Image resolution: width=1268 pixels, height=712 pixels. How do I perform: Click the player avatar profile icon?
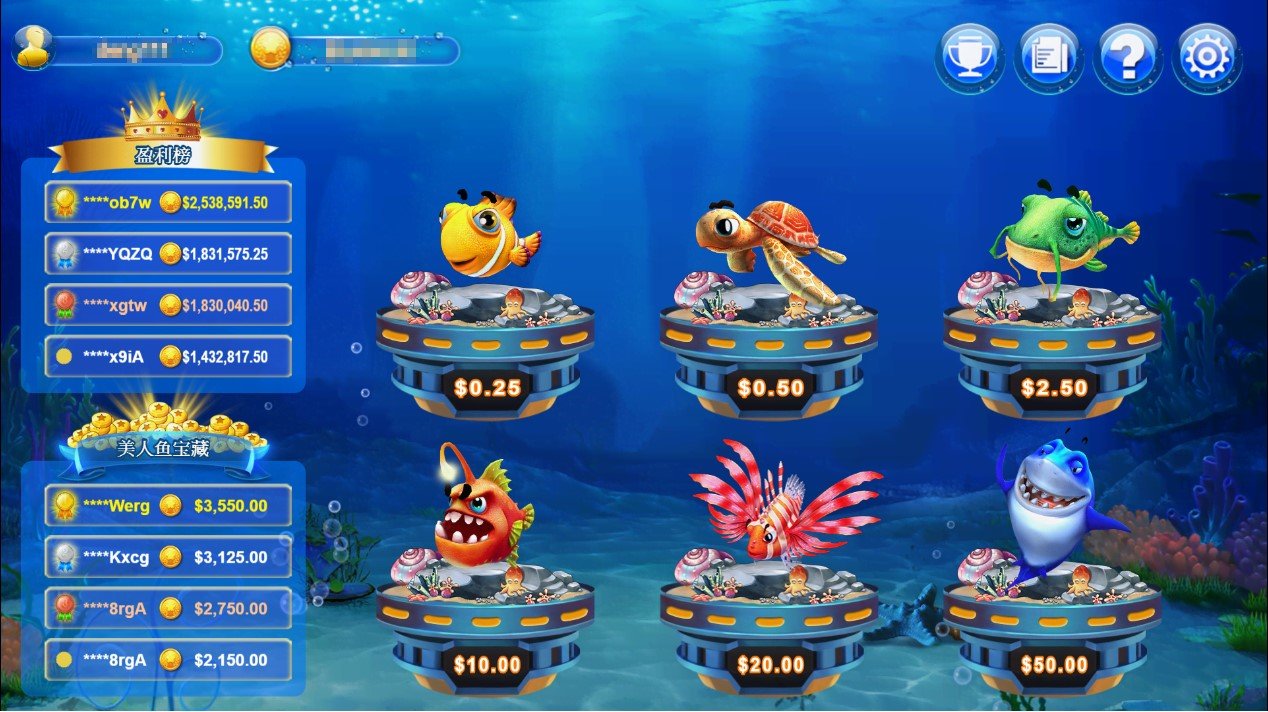click(x=33, y=48)
